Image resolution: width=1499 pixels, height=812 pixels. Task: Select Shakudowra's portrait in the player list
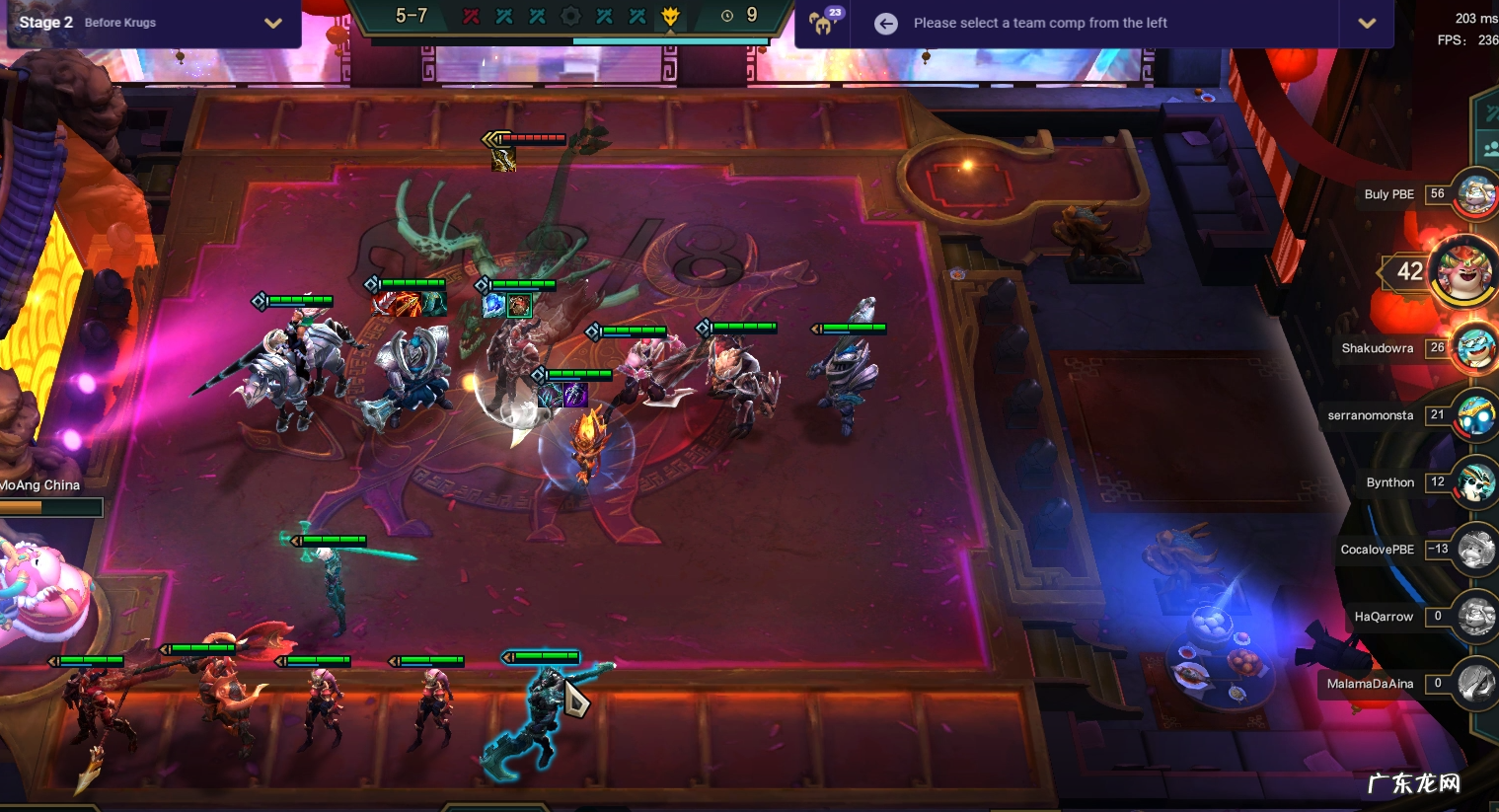(1475, 348)
